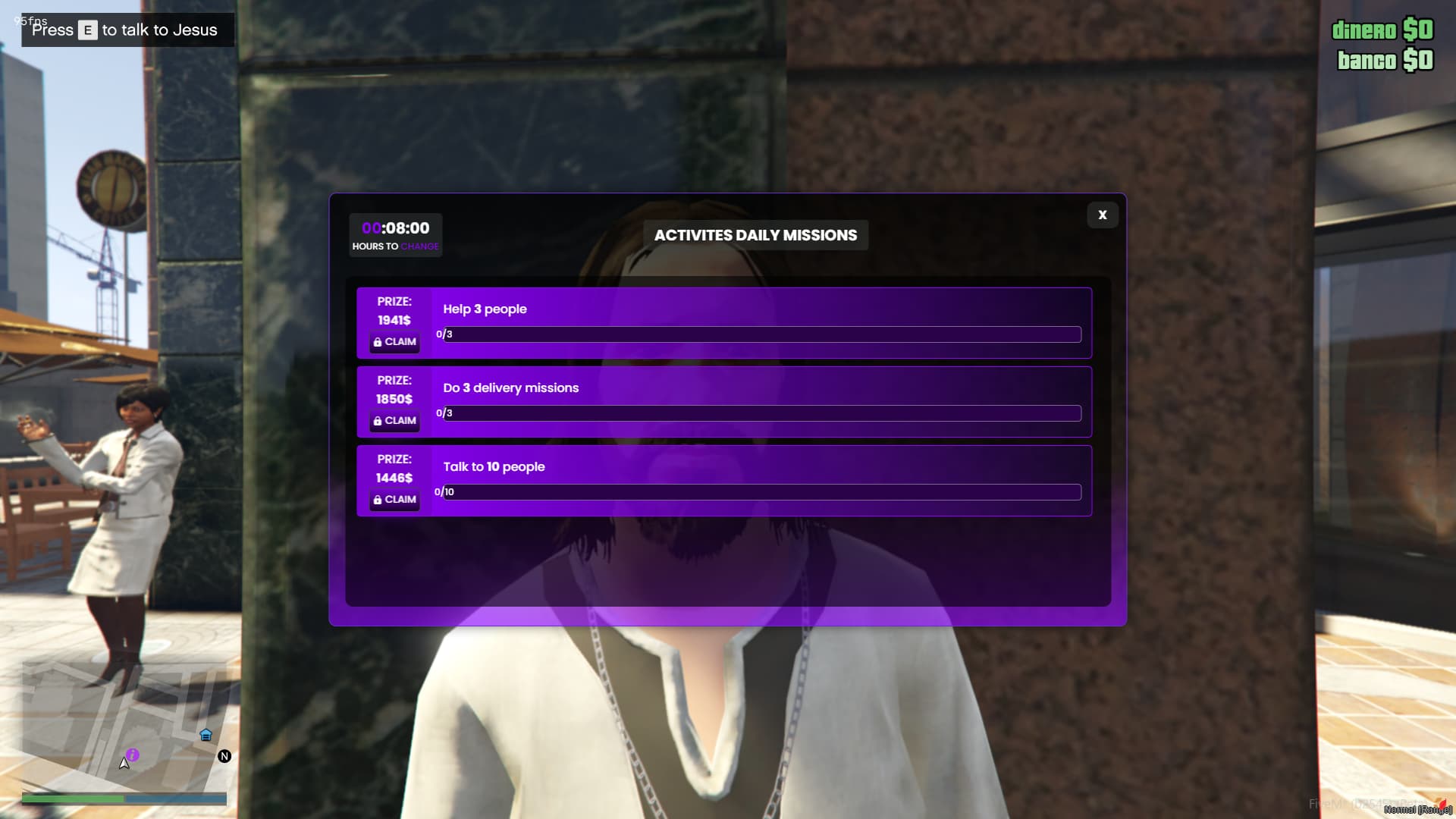The height and width of the screenshot is (819, 1456).
Task: Click the lock icon on the 1941$ CLAIM button
Action: [378, 342]
